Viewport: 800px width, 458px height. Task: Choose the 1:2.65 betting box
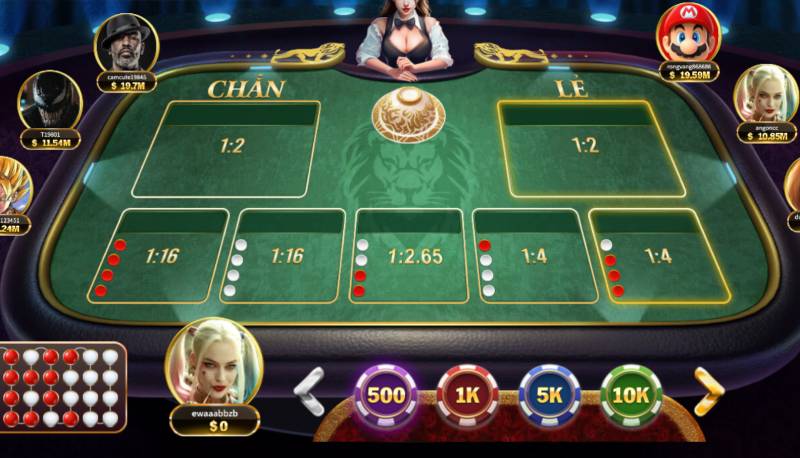(x=412, y=257)
